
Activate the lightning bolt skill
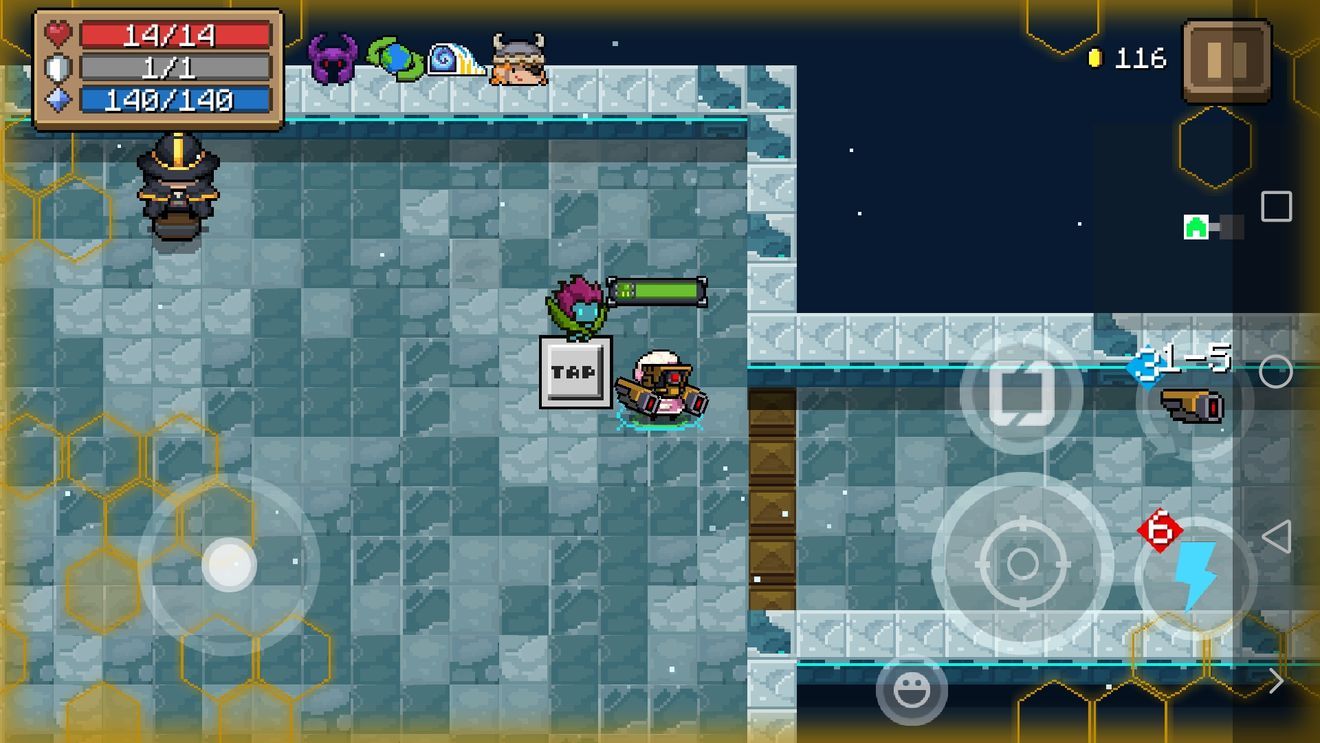pos(1194,577)
